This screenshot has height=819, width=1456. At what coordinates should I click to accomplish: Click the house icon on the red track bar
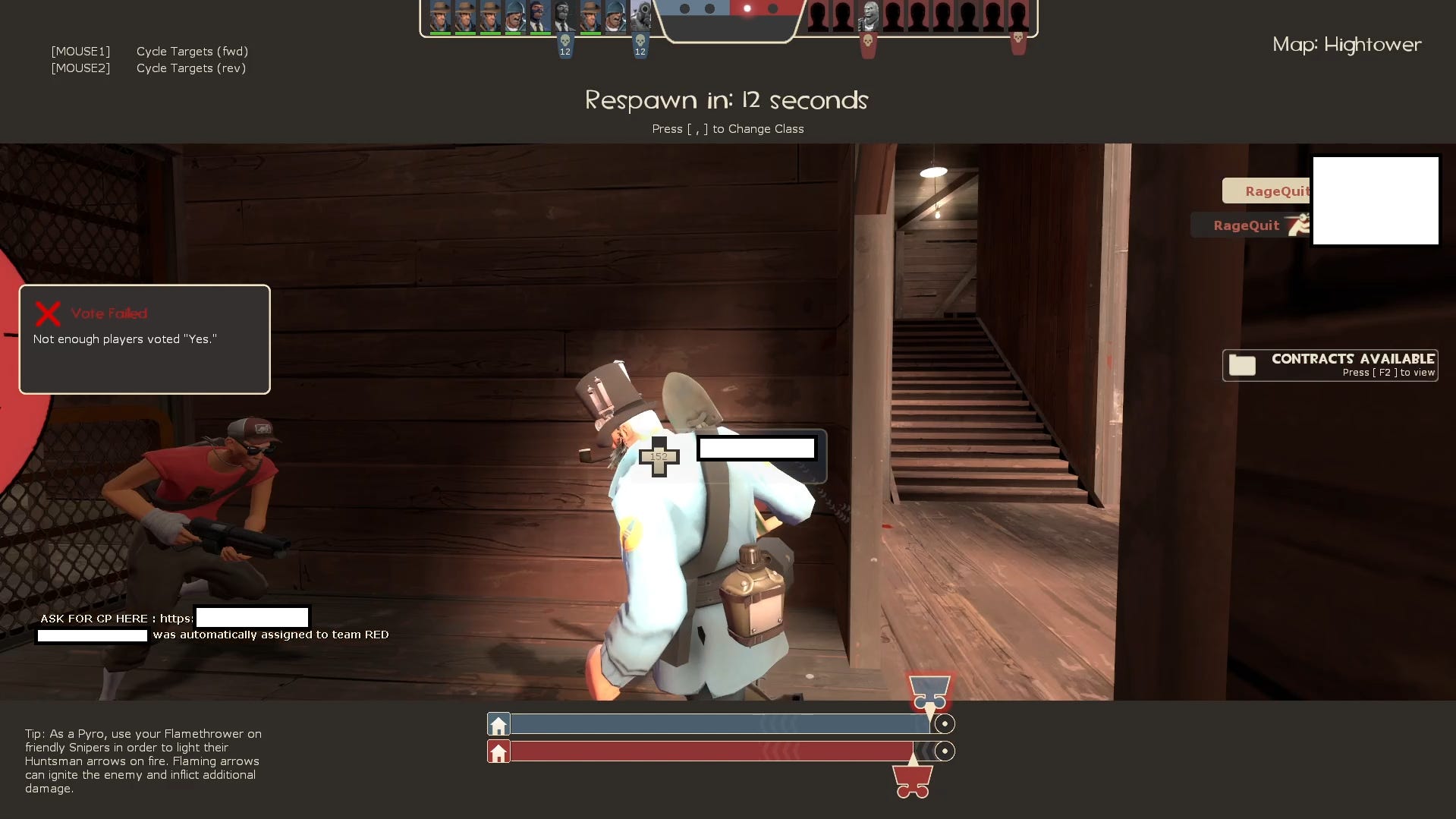pyautogui.click(x=499, y=752)
